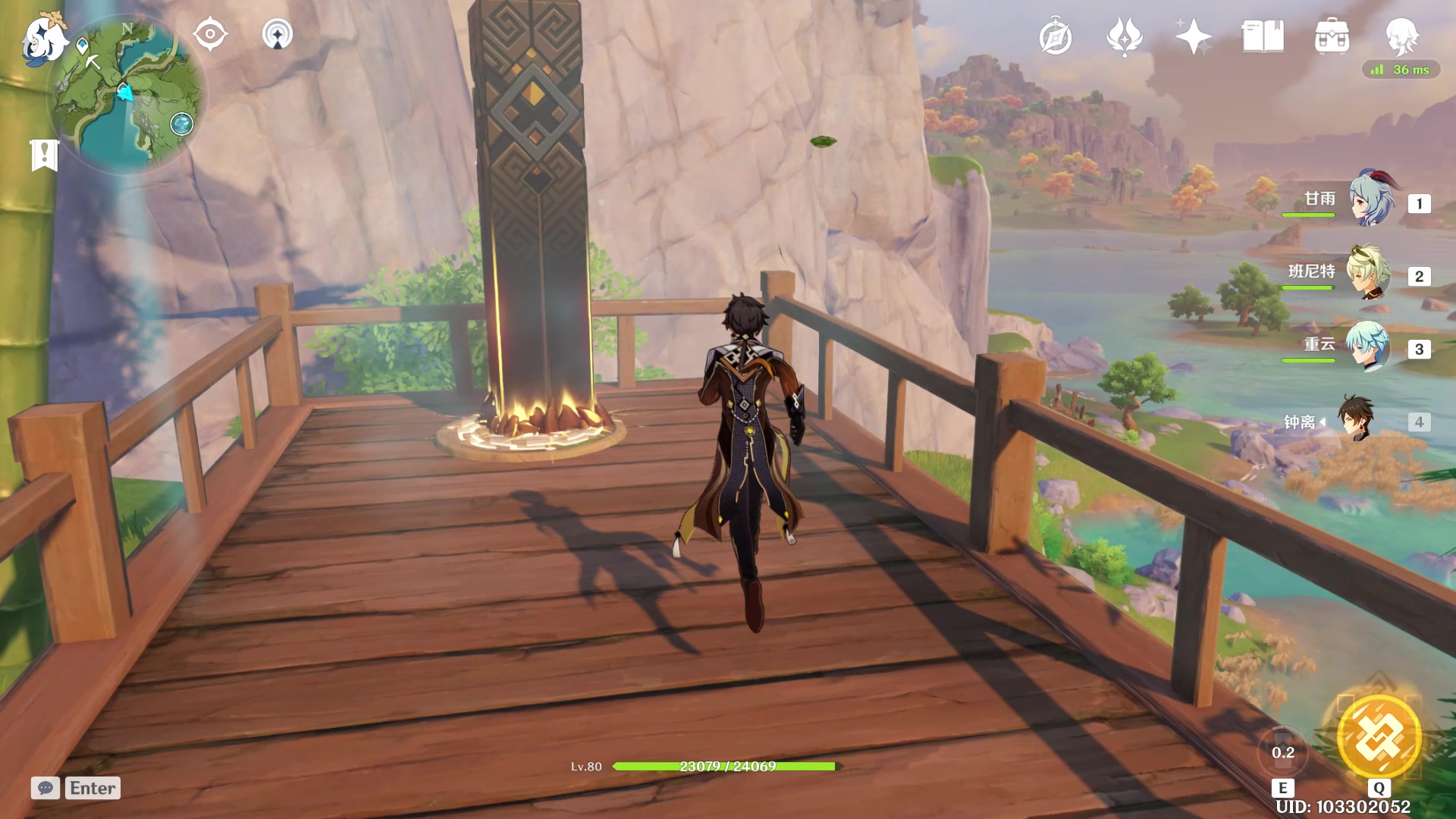Viewport: 1456px width, 819px height.
Task: Open the character screen icon
Action: pos(1401,35)
